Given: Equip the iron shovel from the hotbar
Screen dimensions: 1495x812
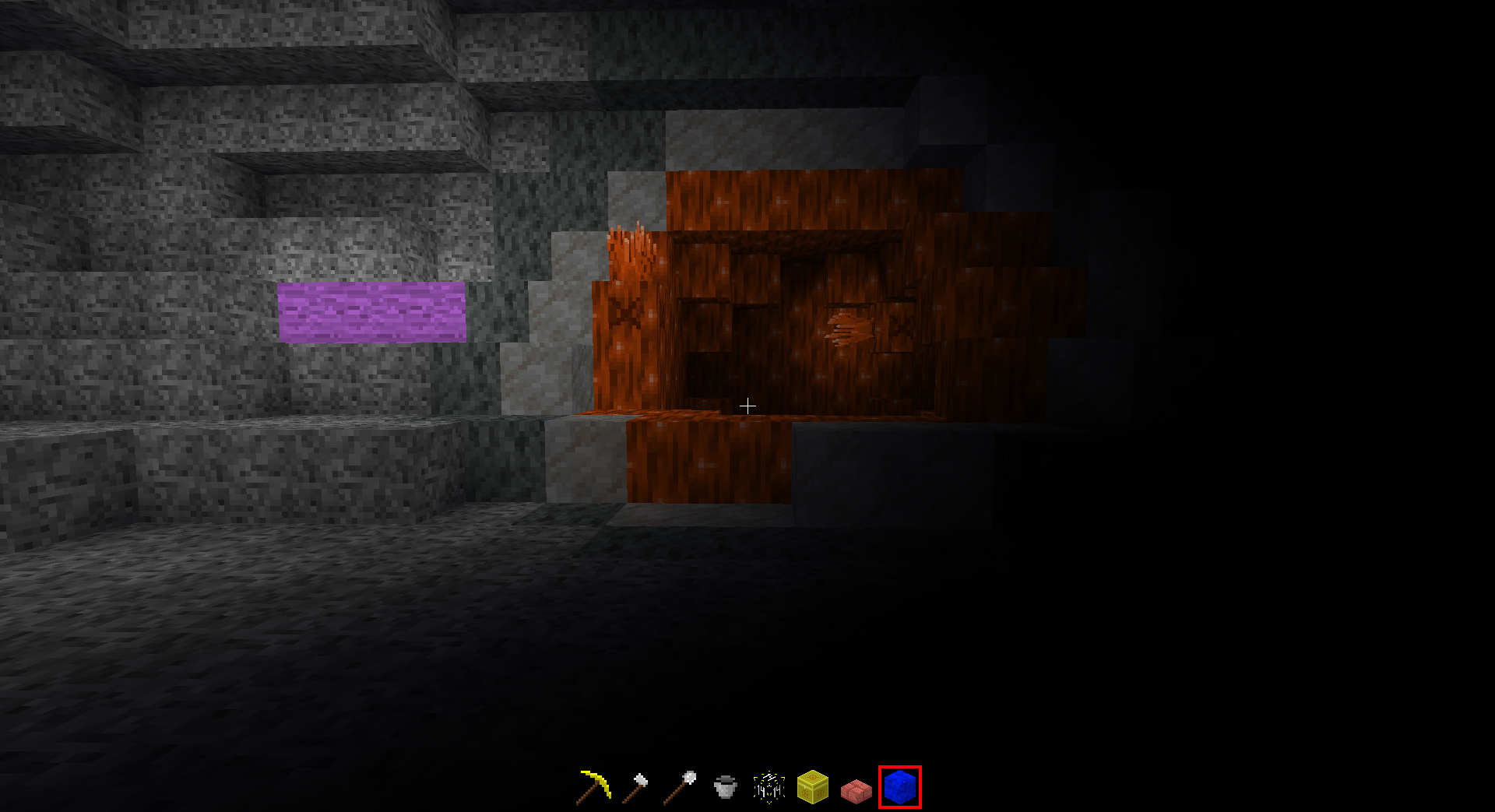Looking at the screenshot, I should (x=681, y=787).
